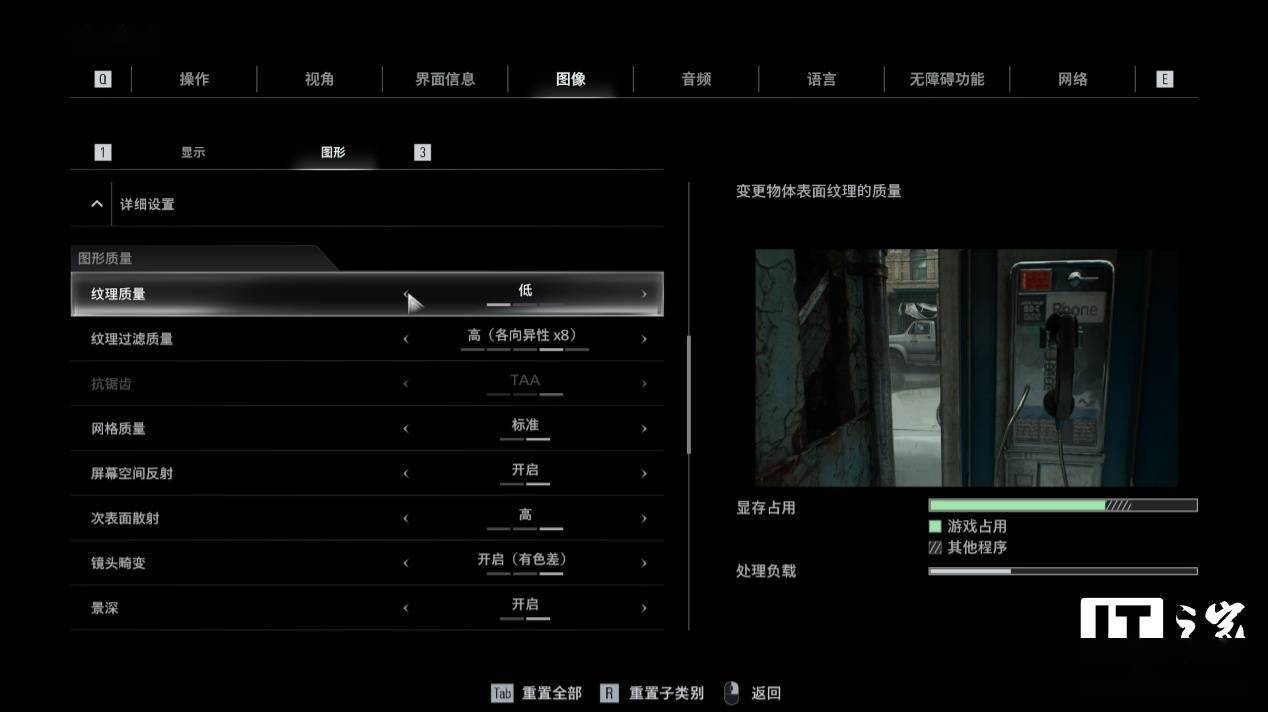Change 镜头畸变 using its right arrow
The height and width of the screenshot is (712, 1268).
644,564
